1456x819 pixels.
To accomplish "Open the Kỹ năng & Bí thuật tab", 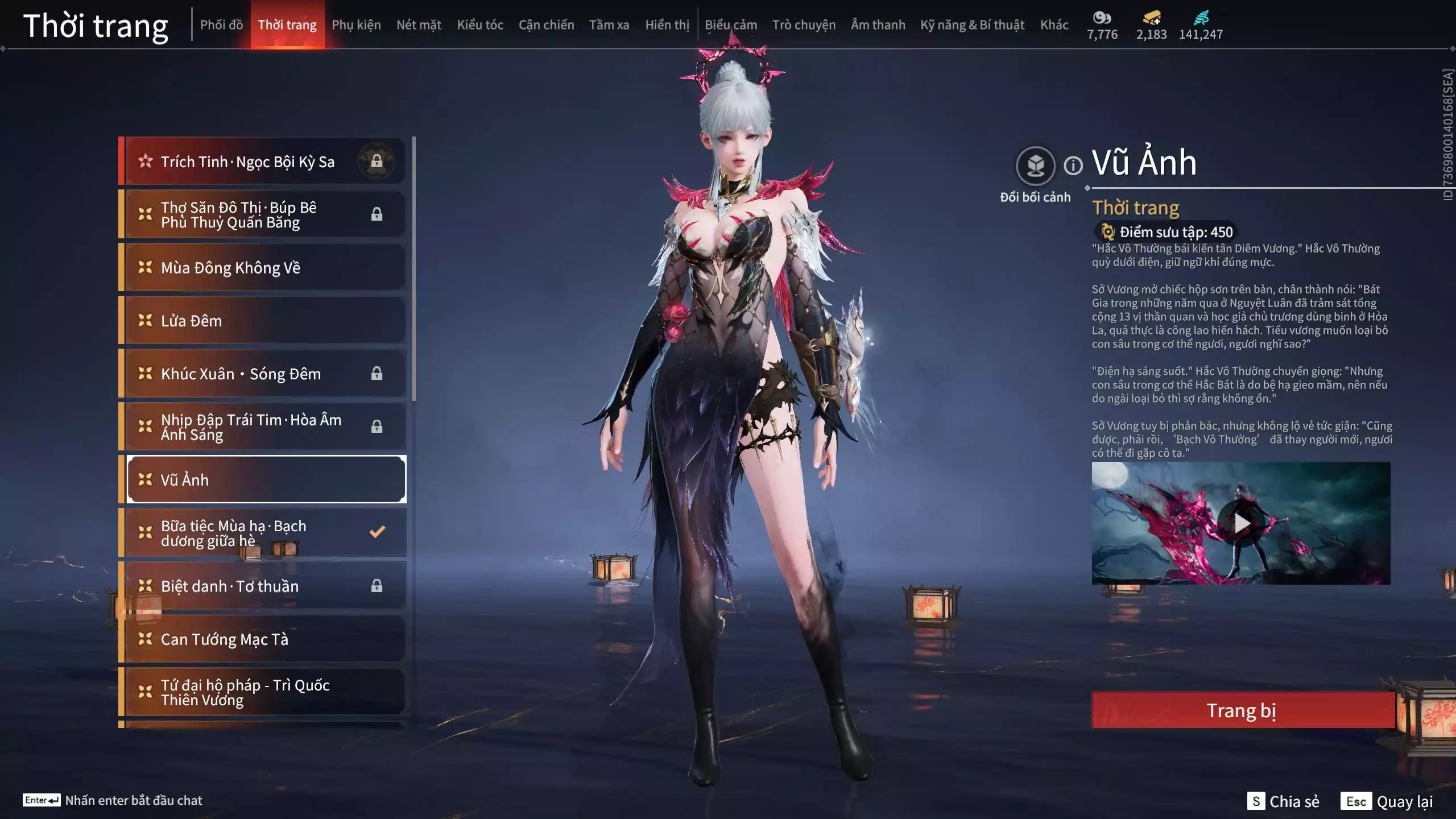I will (x=972, y=25).
